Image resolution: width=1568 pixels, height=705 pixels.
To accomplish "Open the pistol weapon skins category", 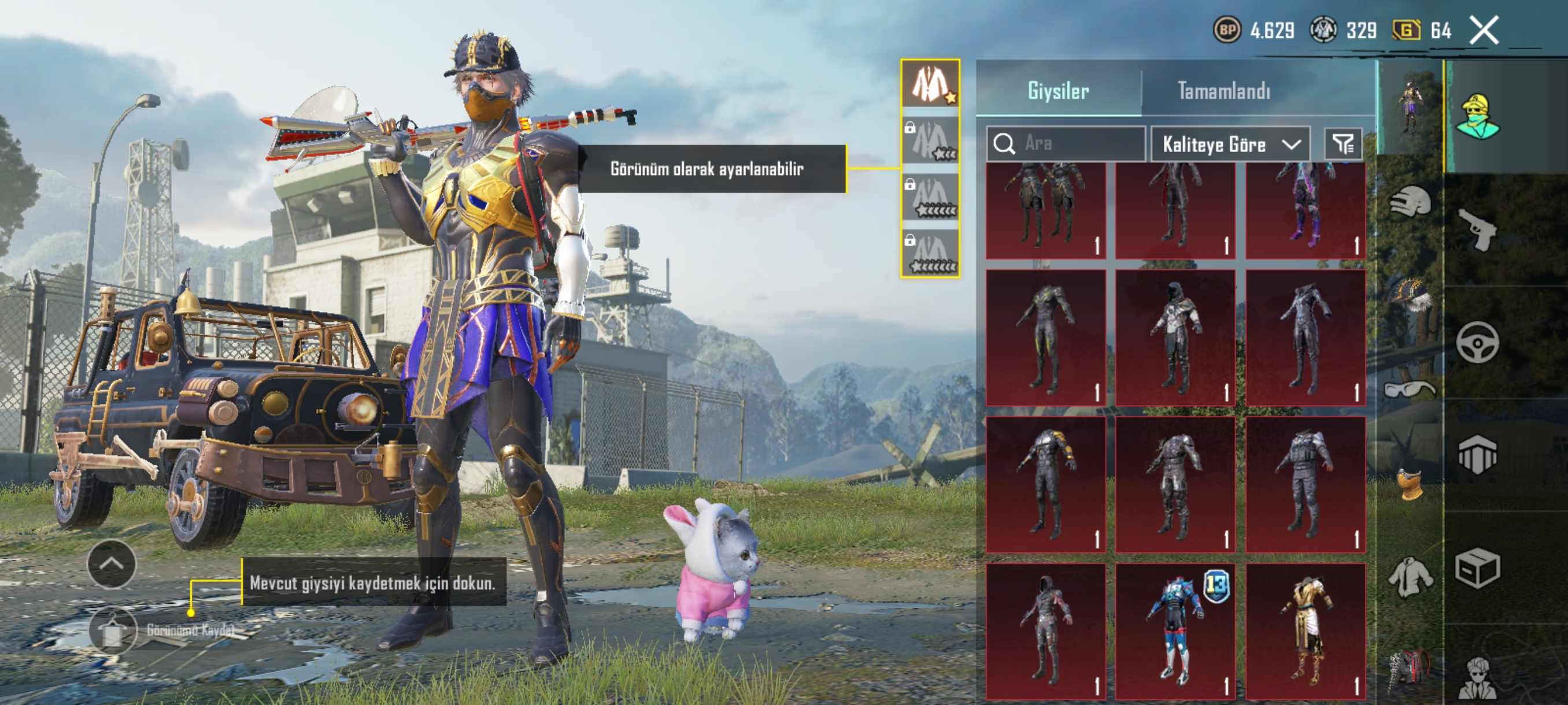I will [x=1478, y=230].
